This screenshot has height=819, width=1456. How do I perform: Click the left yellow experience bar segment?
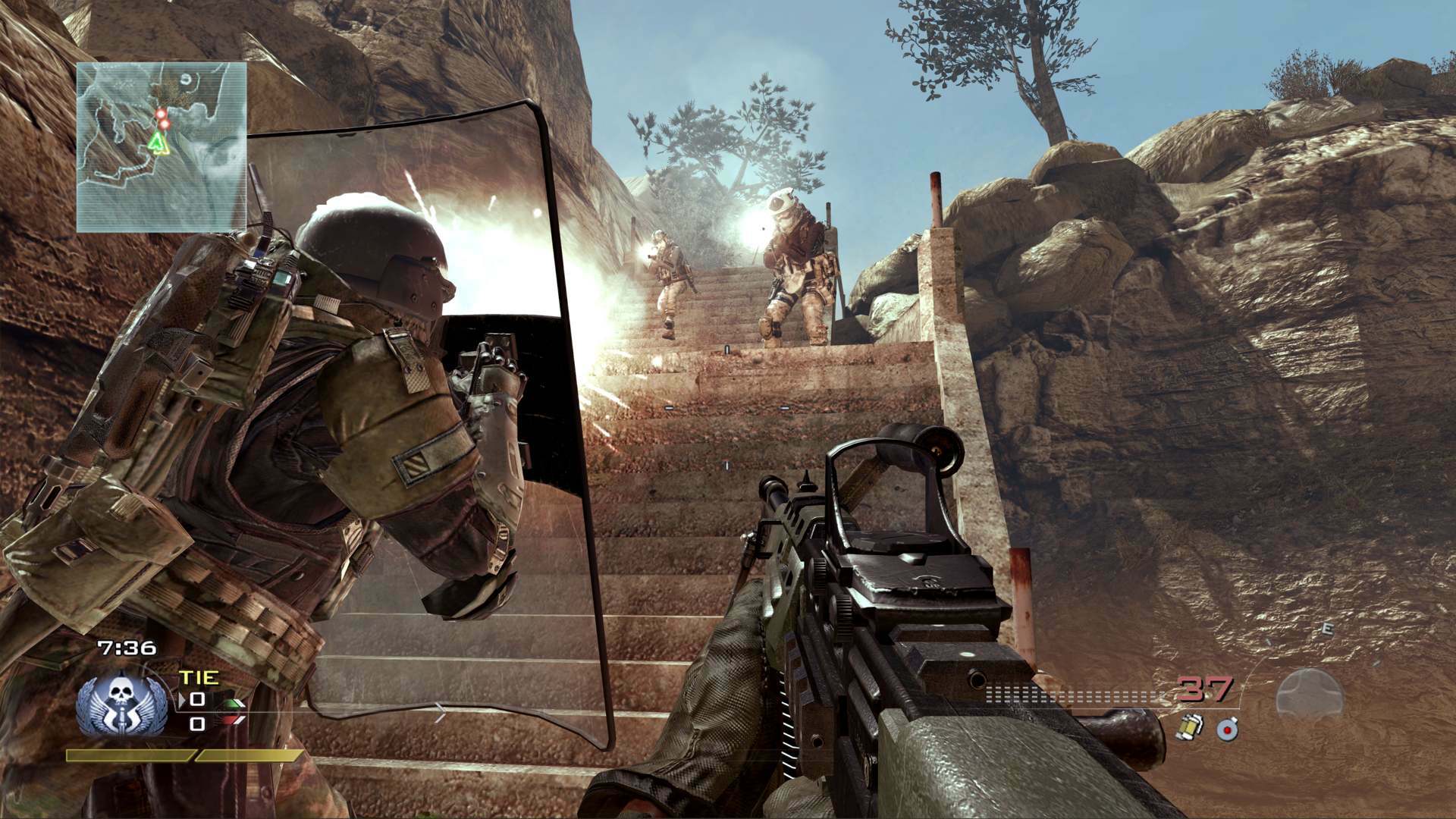click(128, 755)
